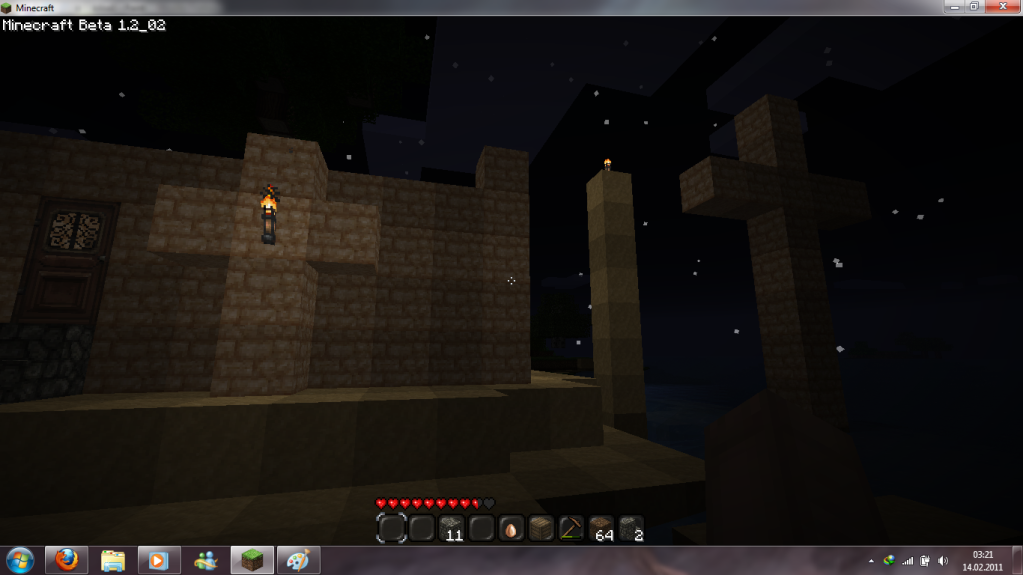Equip the pickaxe from the hotbar

coord(571,527)
